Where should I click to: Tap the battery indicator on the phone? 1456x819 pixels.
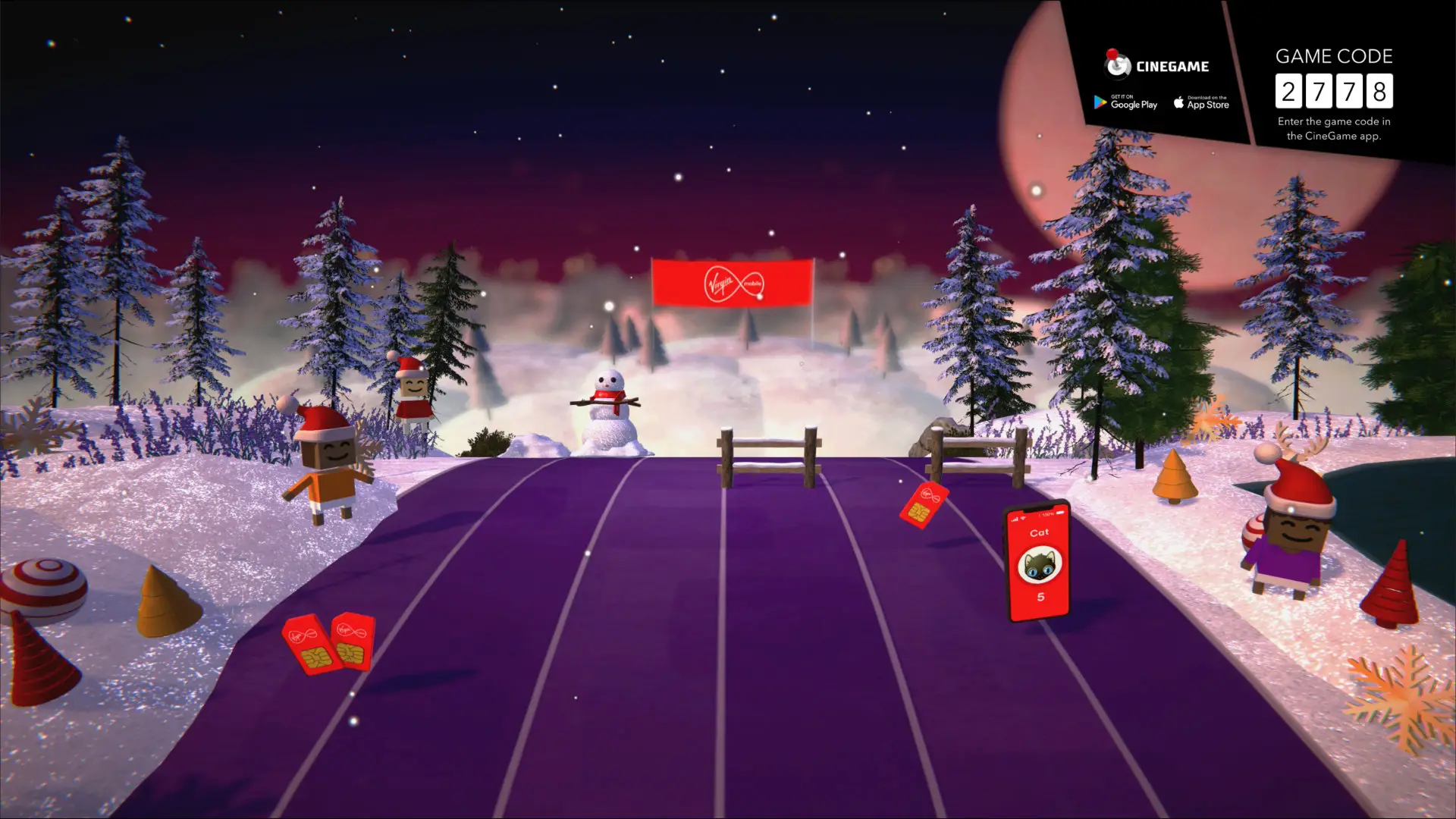(x=1060, y=513)
